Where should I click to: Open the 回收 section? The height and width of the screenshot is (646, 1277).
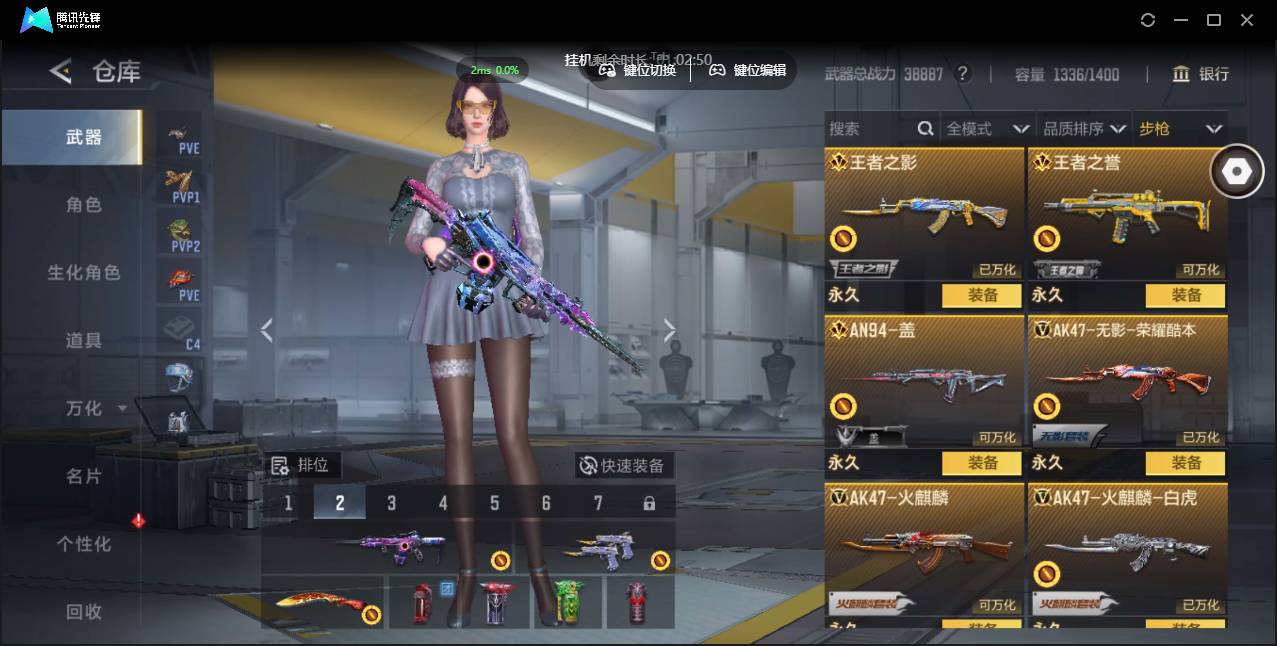(84, 611)
